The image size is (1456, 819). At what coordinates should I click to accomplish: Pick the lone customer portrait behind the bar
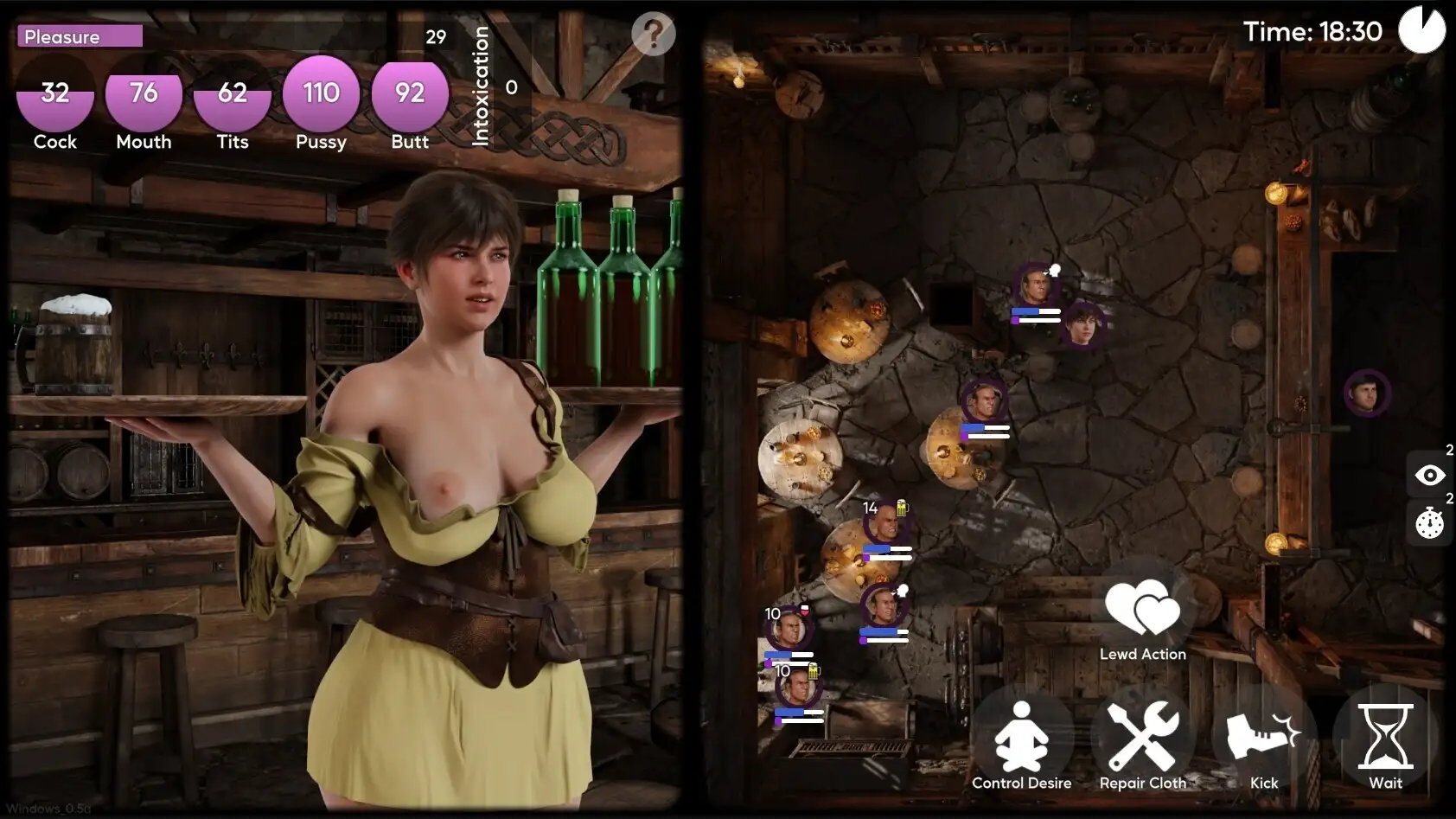point(1367,394)
